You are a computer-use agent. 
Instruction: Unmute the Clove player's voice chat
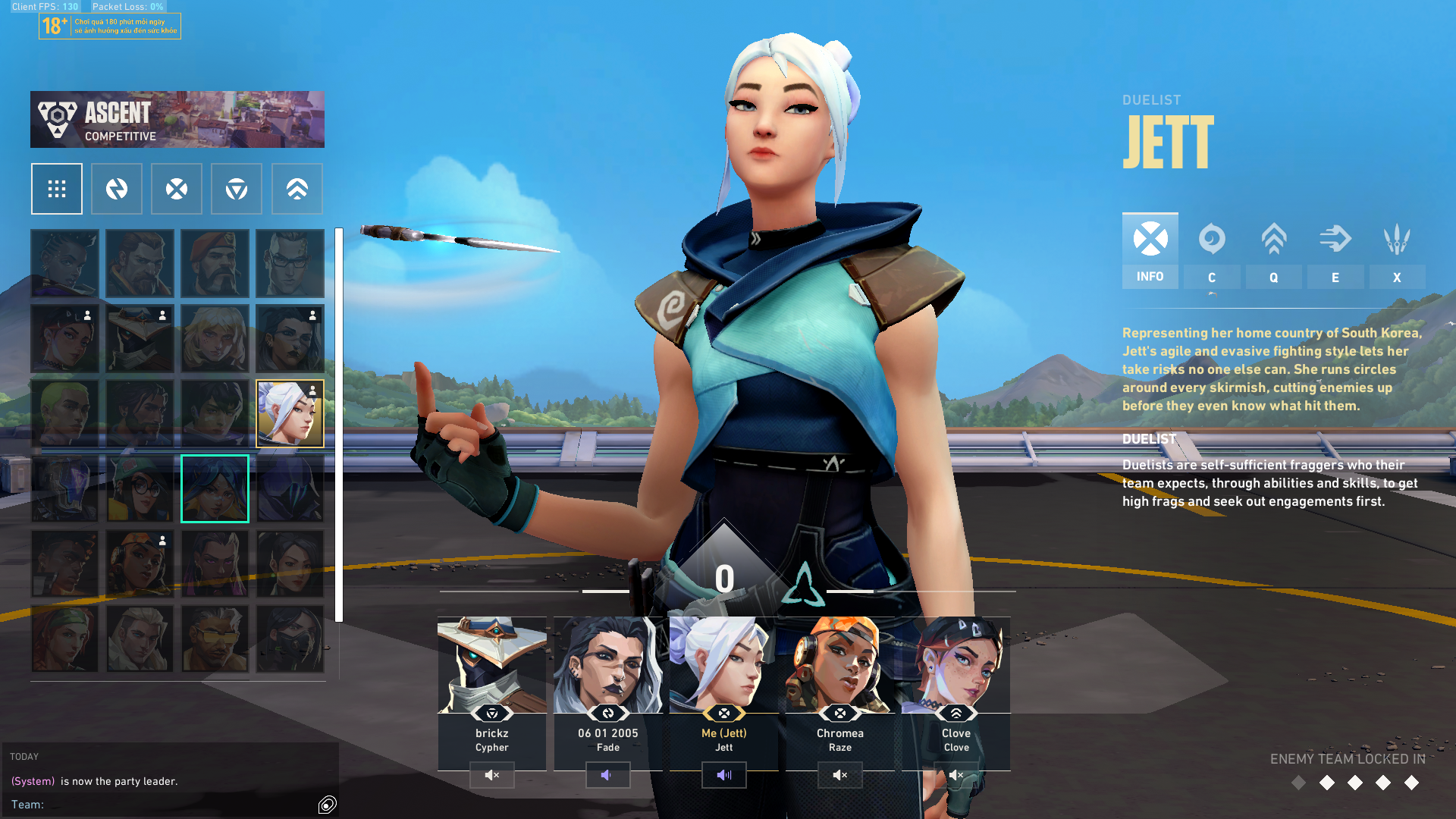click(956, 775)
